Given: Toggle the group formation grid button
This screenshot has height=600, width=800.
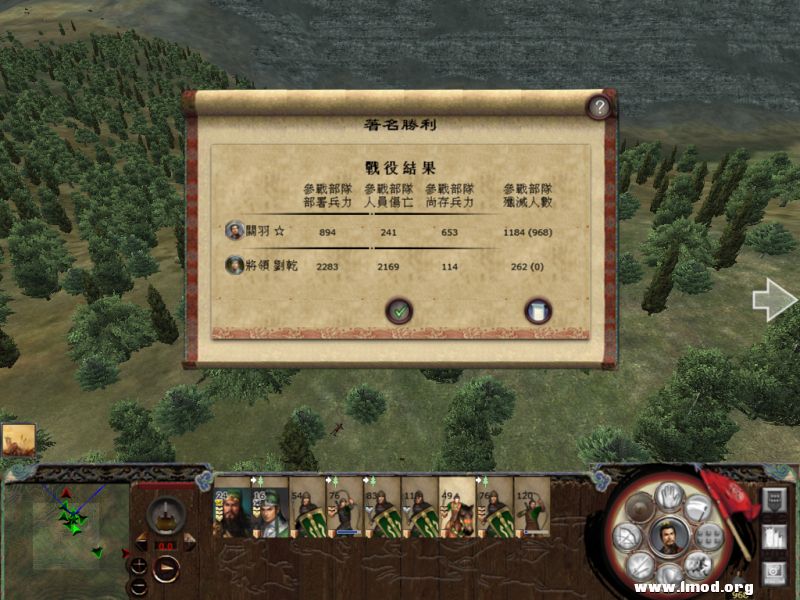Looking at the screenshot, I should (707, 537).
